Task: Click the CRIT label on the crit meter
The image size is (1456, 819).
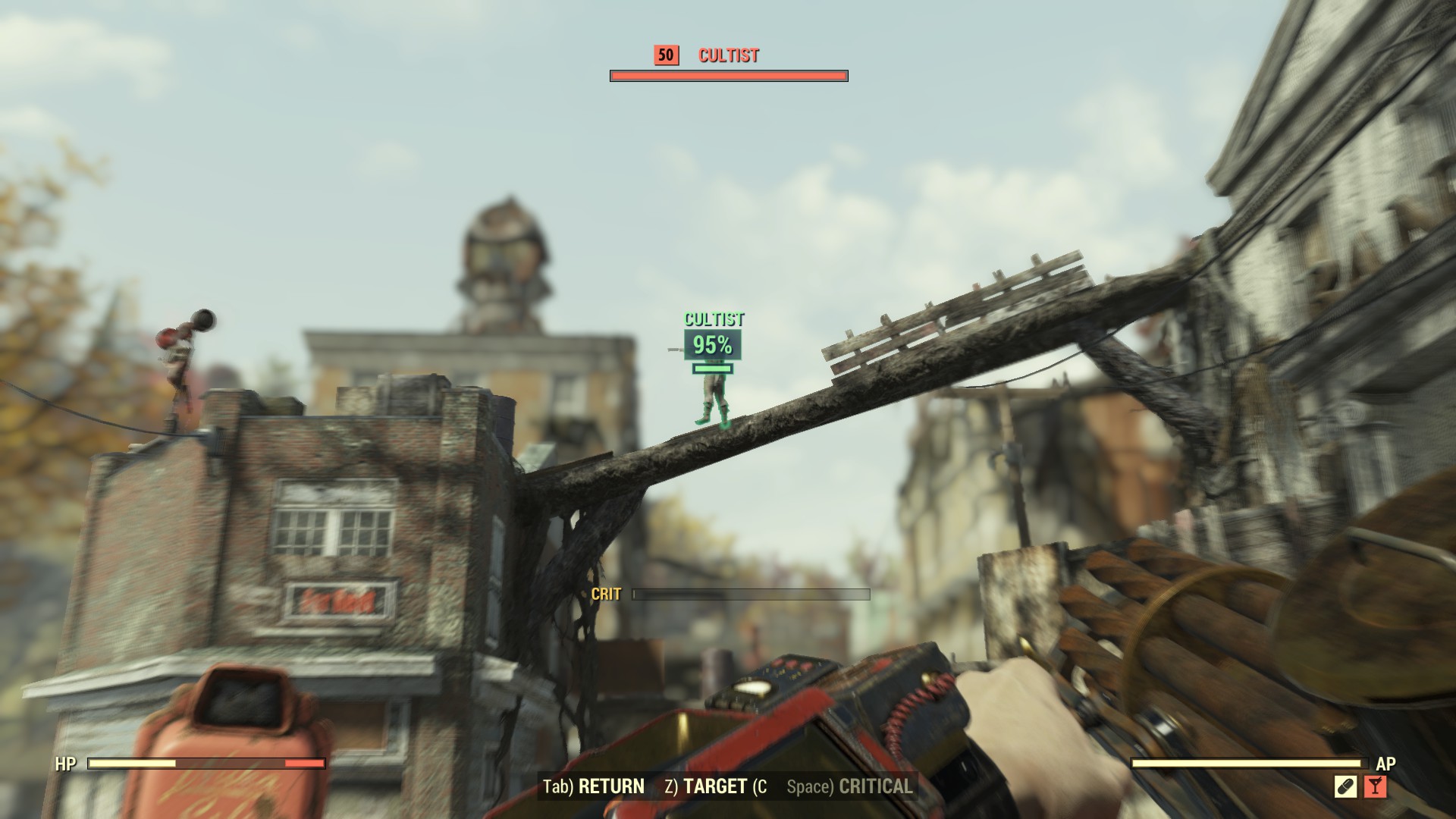Action: click(x=605, y=595)
